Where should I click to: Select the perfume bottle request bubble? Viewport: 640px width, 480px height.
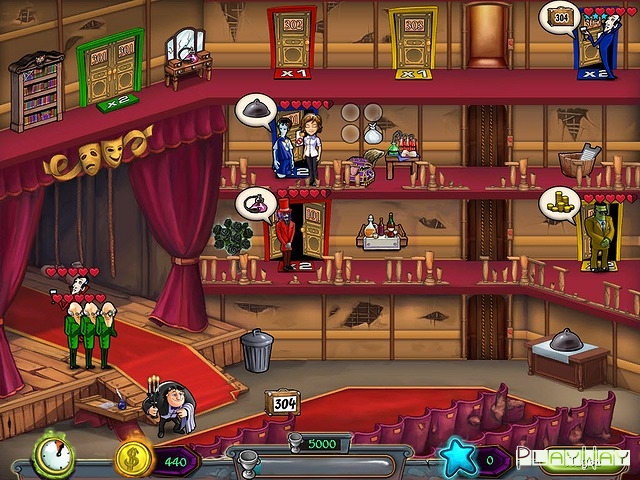pyautogui.click(x=255, y=203)
